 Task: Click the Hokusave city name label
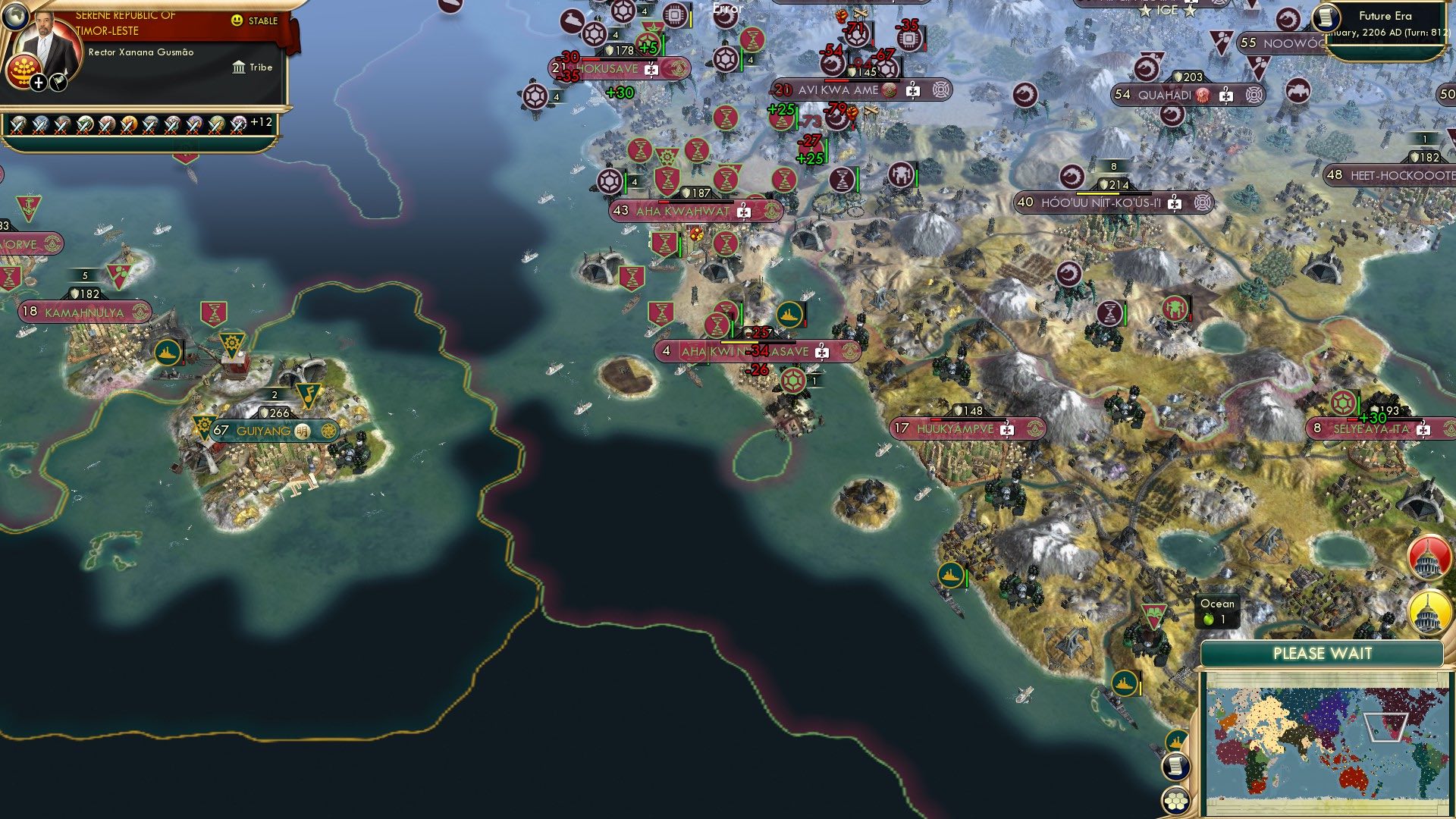tap(607, 67)
